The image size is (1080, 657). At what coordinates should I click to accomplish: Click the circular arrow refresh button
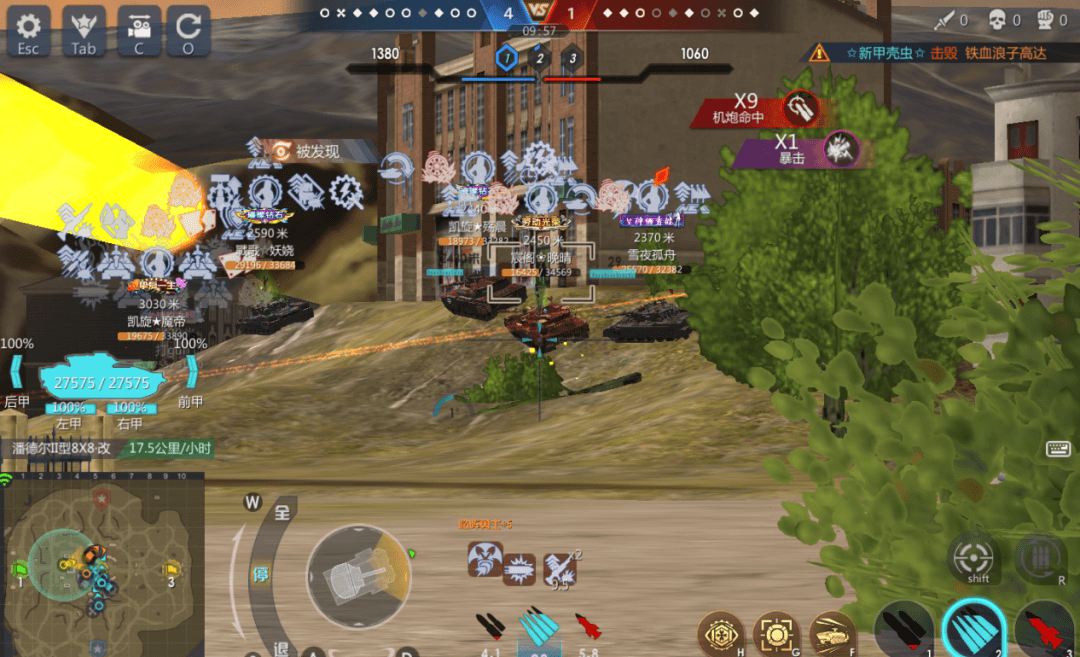click(x=188, y=30)
